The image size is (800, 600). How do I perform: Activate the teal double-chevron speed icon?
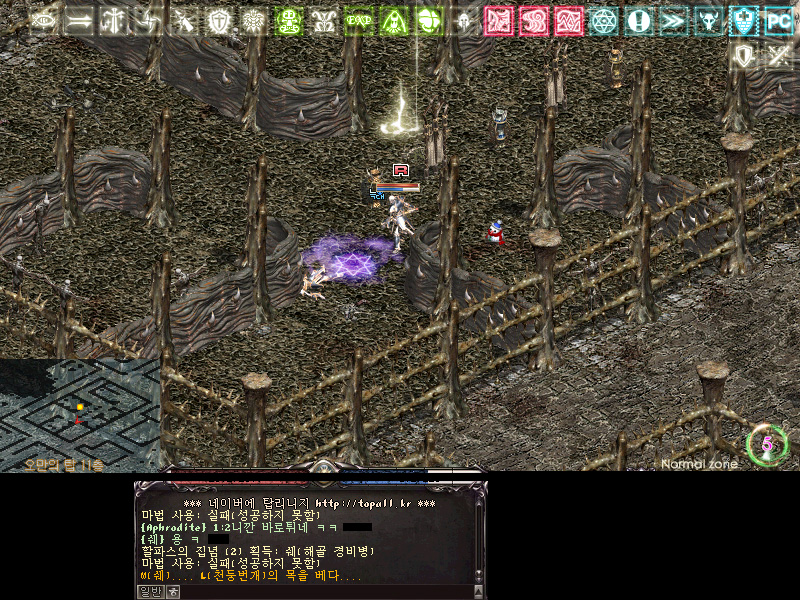click(x=673, y=21)
